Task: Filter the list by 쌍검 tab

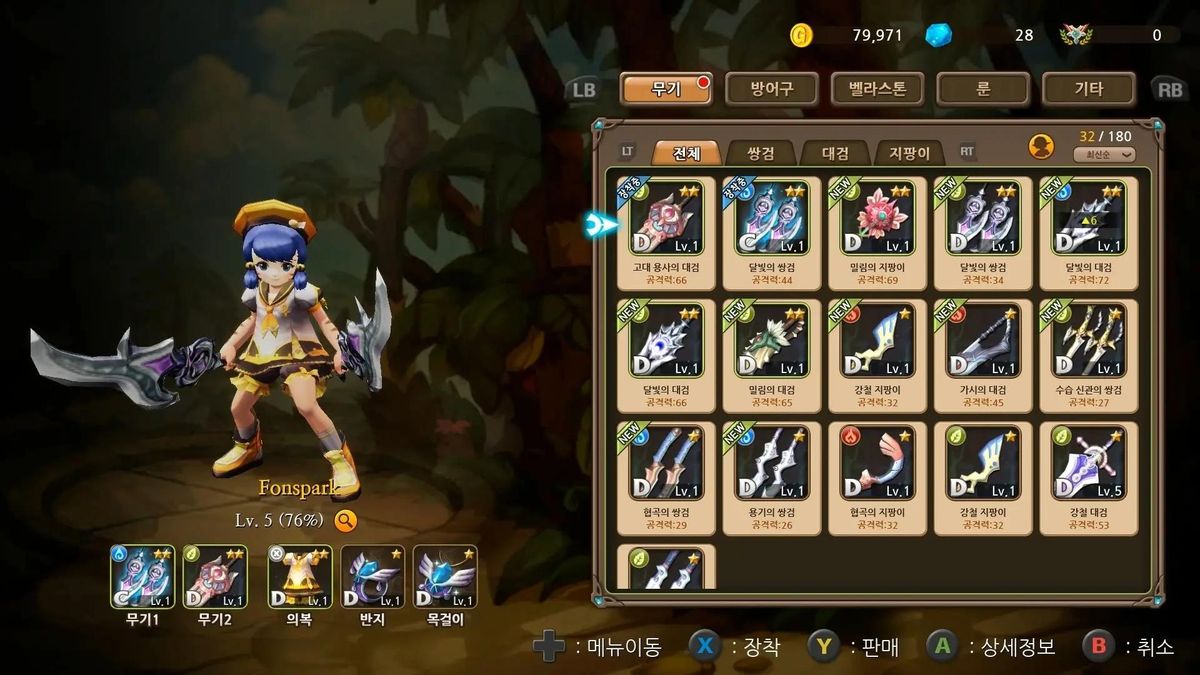Action: pyautogui.click(x=760, y=153)
